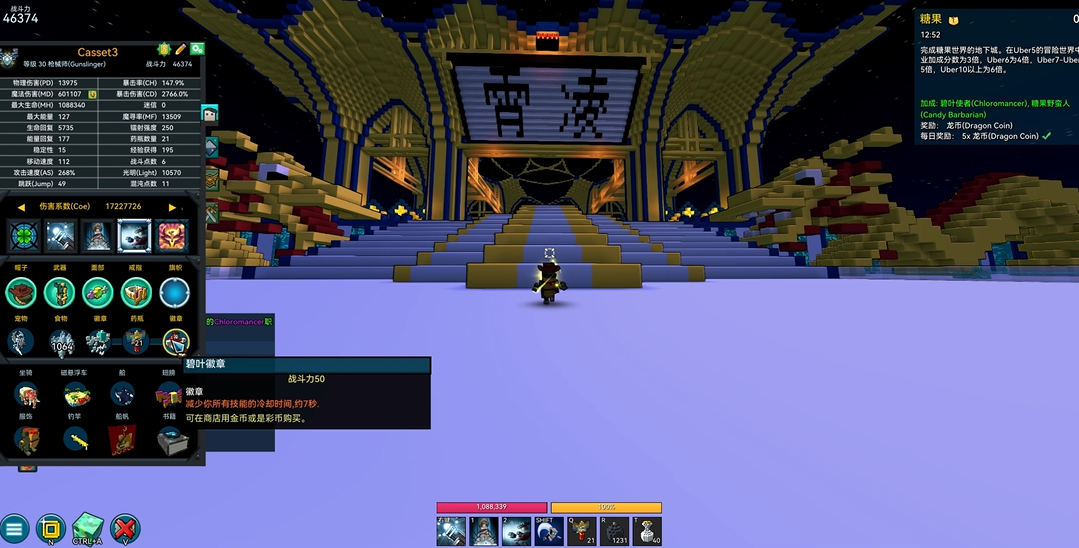The image size is (1079, 548).
Task: Open the weapon equipment slot
Action: pos(60,292)
